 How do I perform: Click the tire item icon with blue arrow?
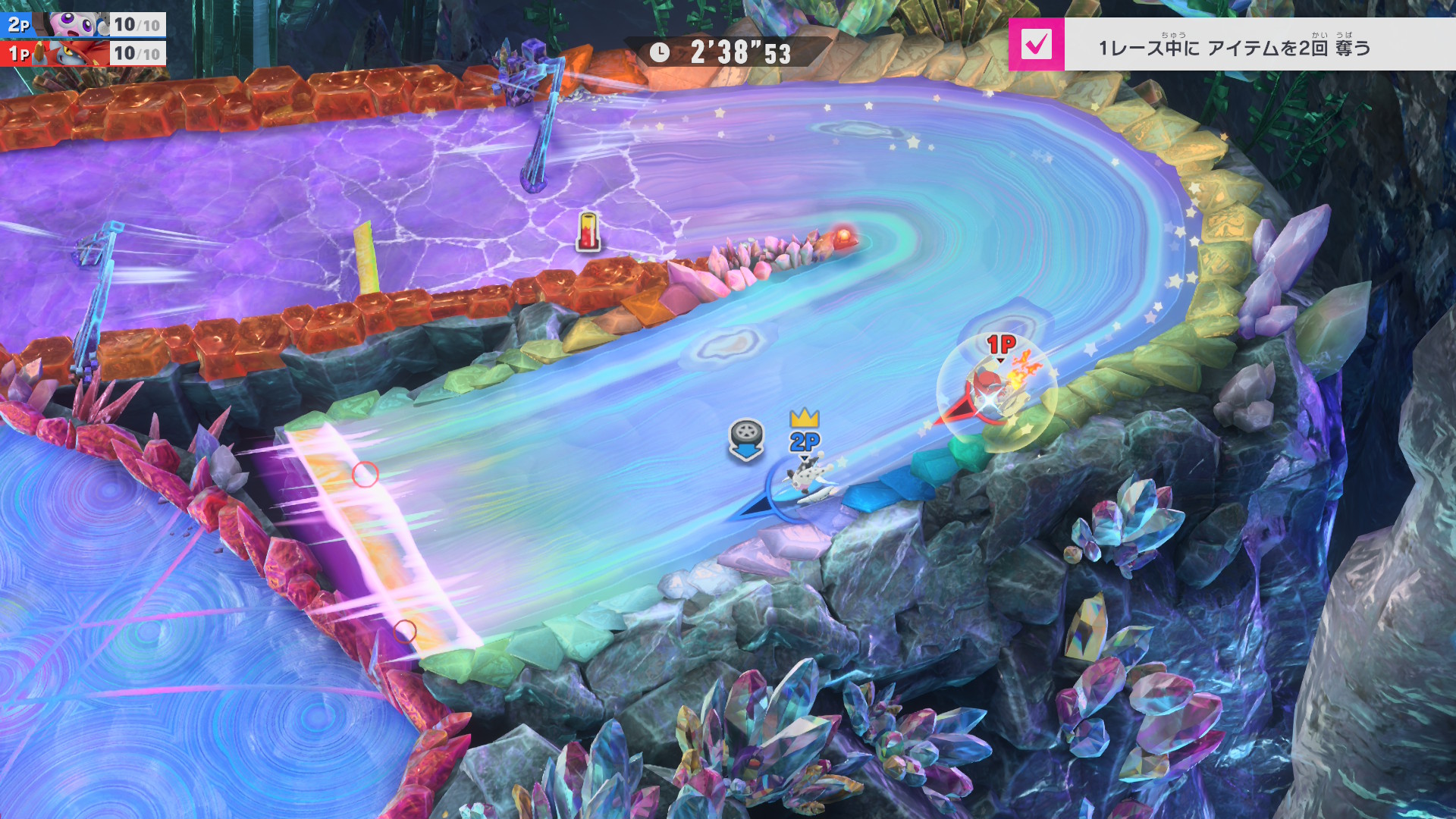[x=745, y=439]
